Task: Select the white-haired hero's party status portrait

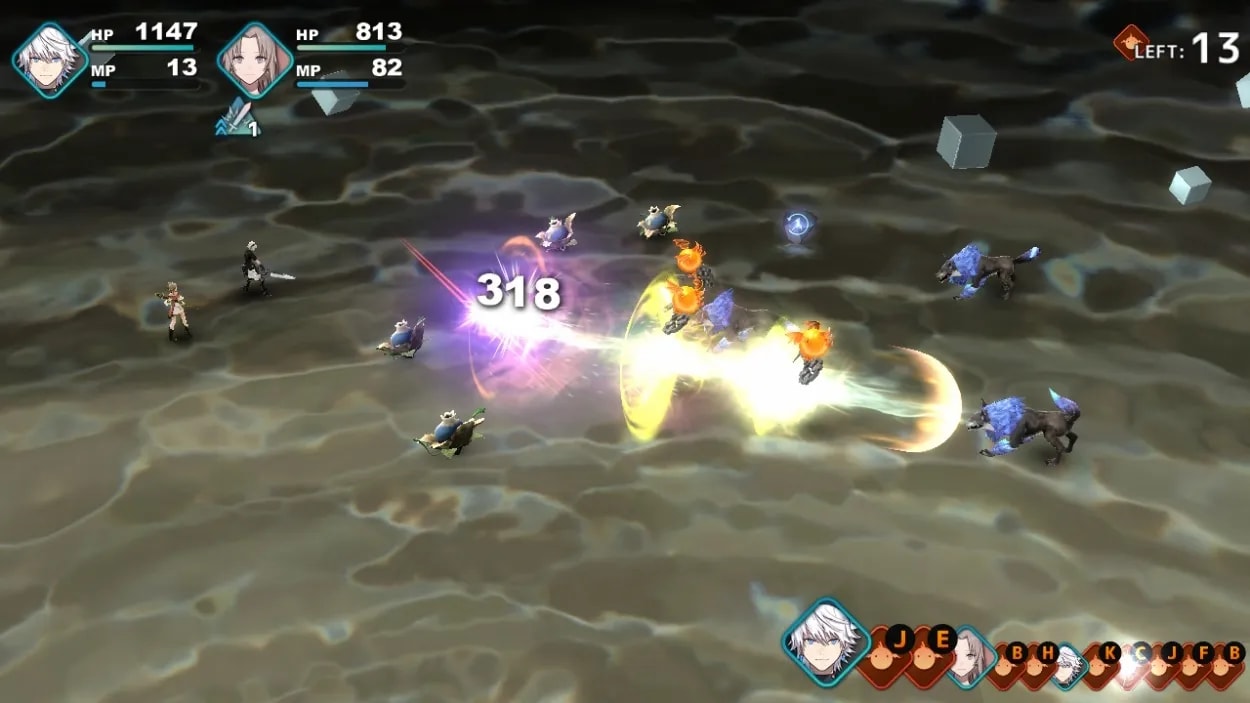Action: pos(49,60)
